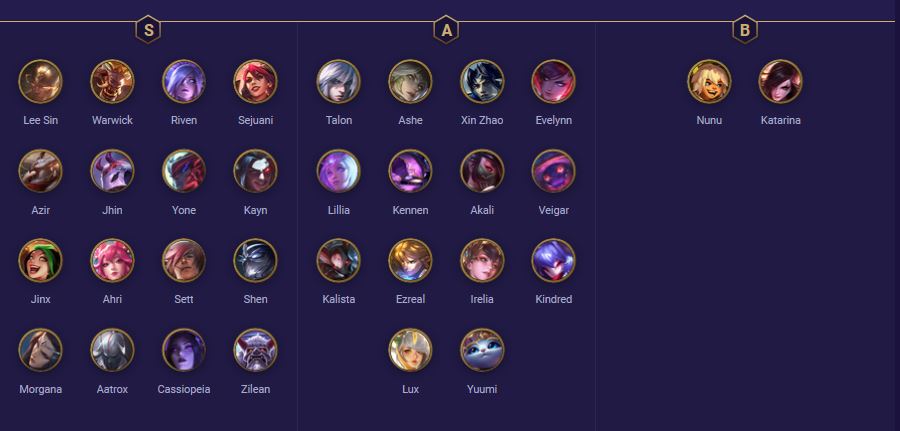Viewport: 900px width, 431px height.
Task: Choose Yuumi from the A tier
Action: 482,350
